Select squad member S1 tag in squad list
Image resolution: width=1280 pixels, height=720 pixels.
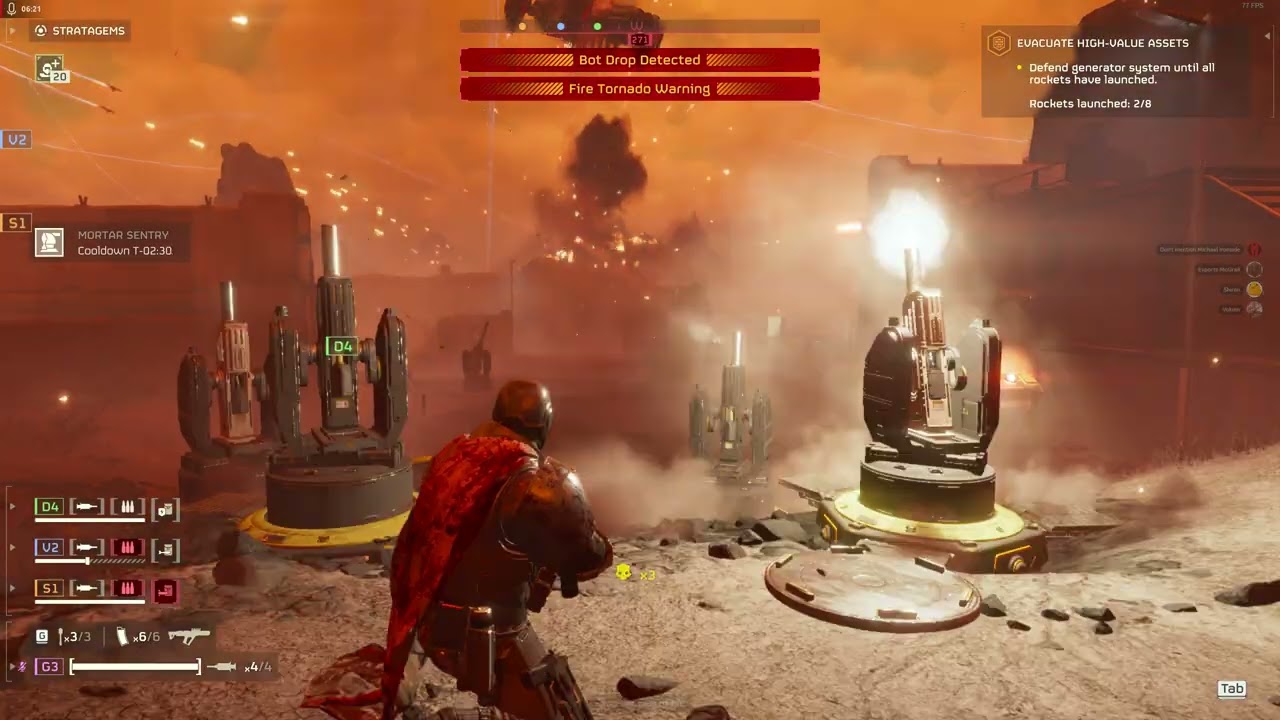(x=50, y=588)
